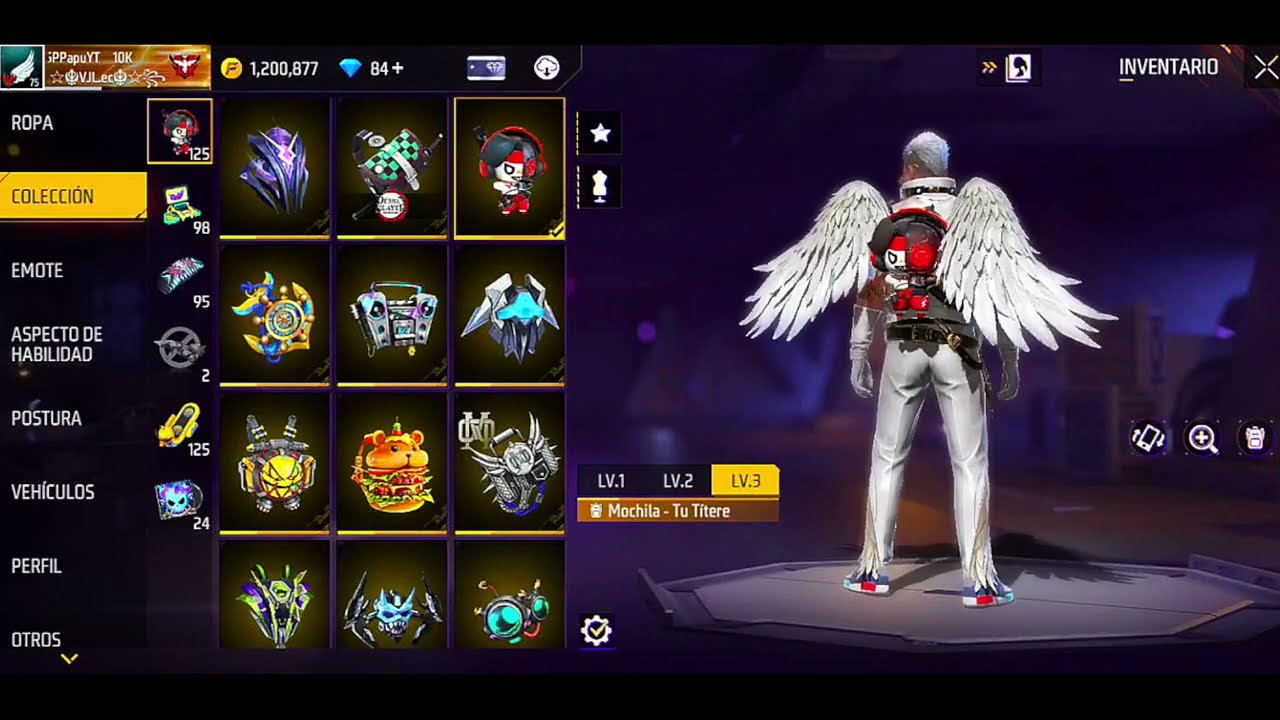The image size is (1280, 720).
Task: Pick the green checkered backpack
Action: tap(392, 168)
